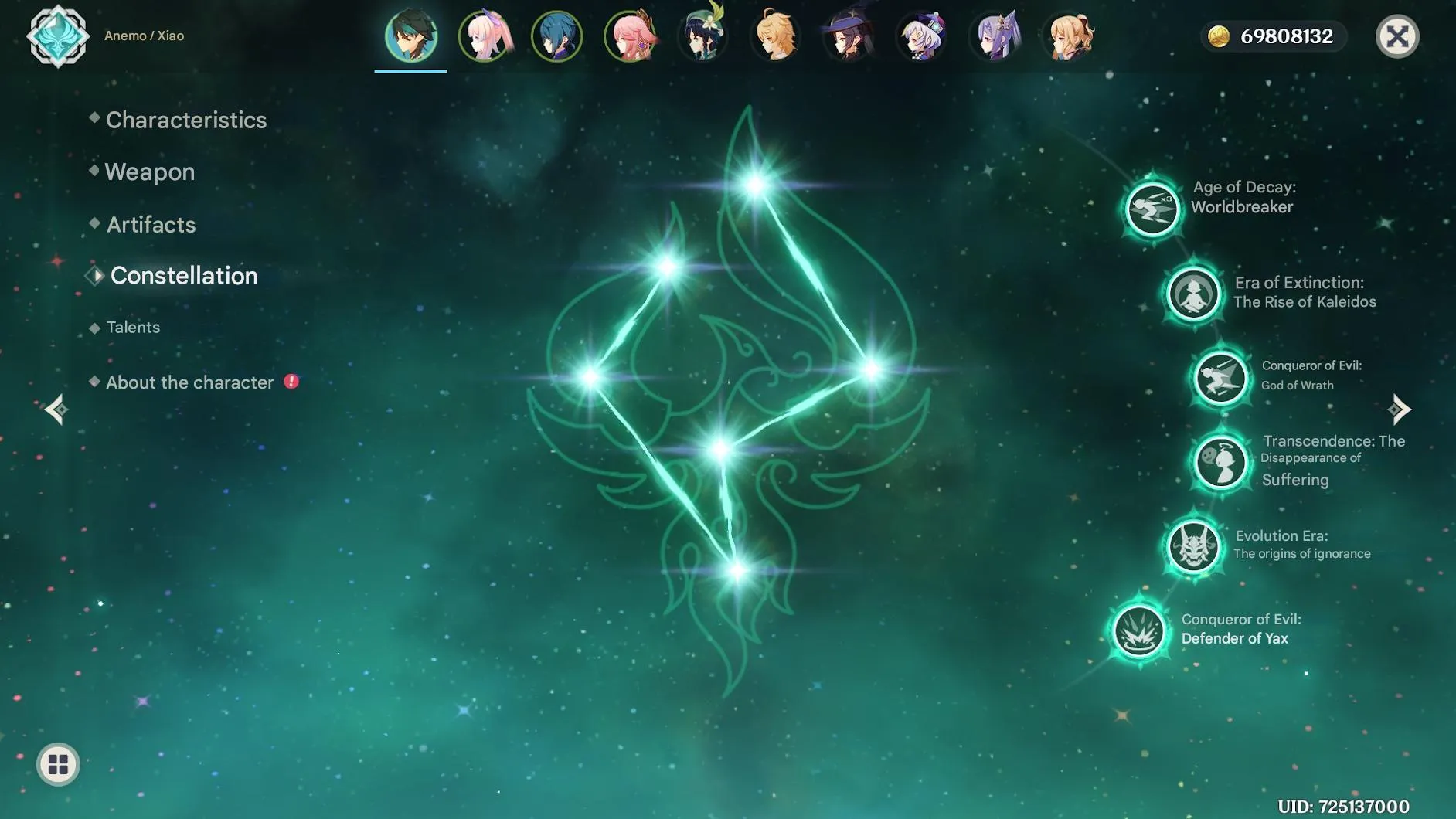Open the Characteristics section
Image resolution: width=1456 pixels, height=819 pixels.
pos(185,120)
